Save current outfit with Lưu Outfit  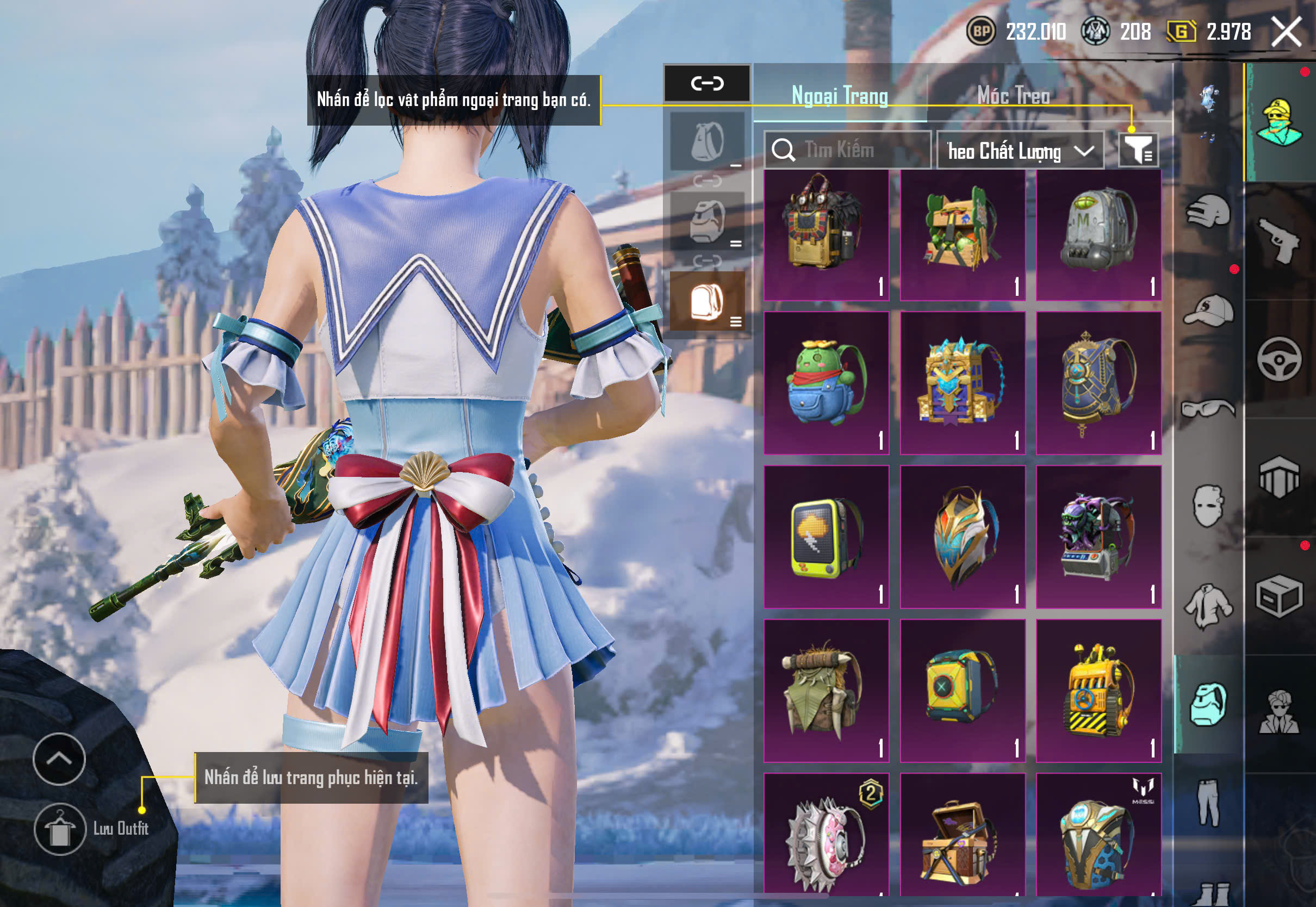click(x=60, y=829)
